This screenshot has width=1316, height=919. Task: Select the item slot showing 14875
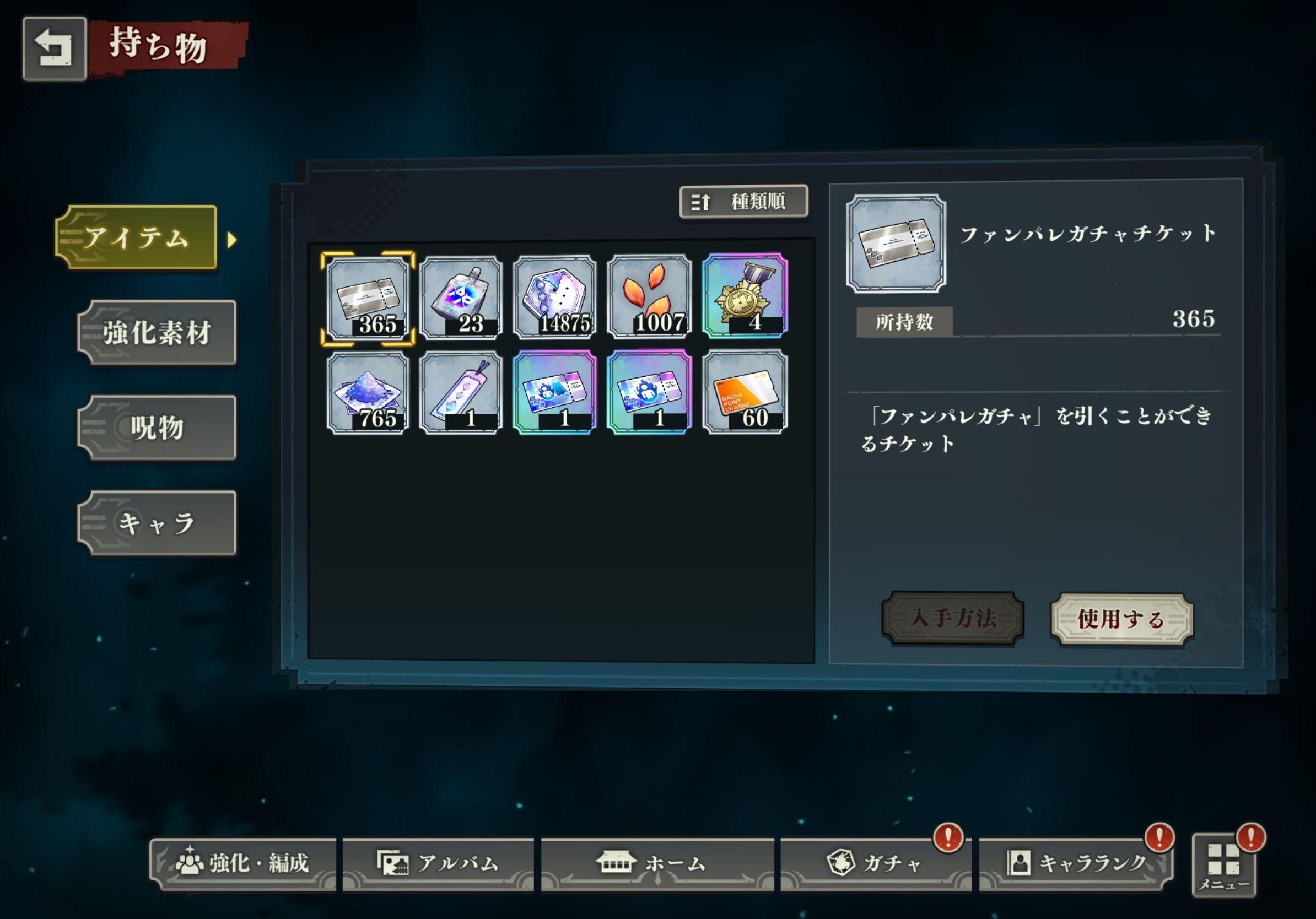pos(555,298)
